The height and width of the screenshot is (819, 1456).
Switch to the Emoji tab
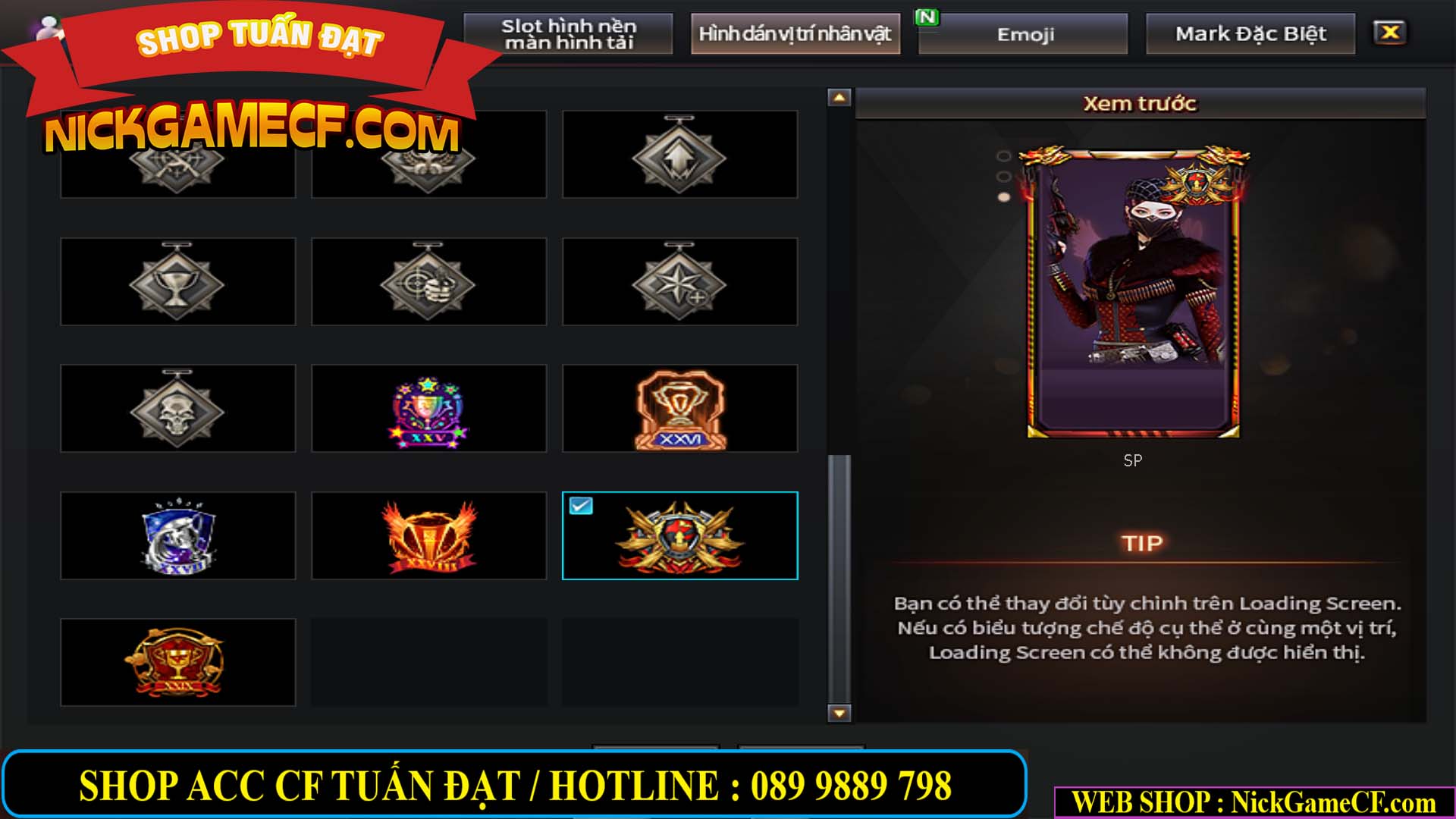tap(1021, 33)
